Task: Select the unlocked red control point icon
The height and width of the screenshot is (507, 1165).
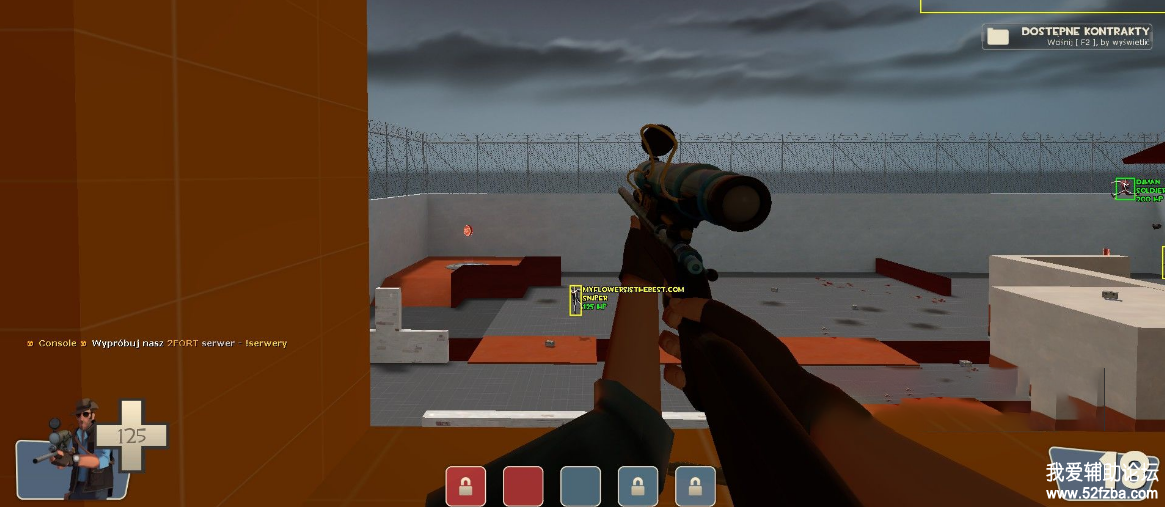Action: pos(523,486)
